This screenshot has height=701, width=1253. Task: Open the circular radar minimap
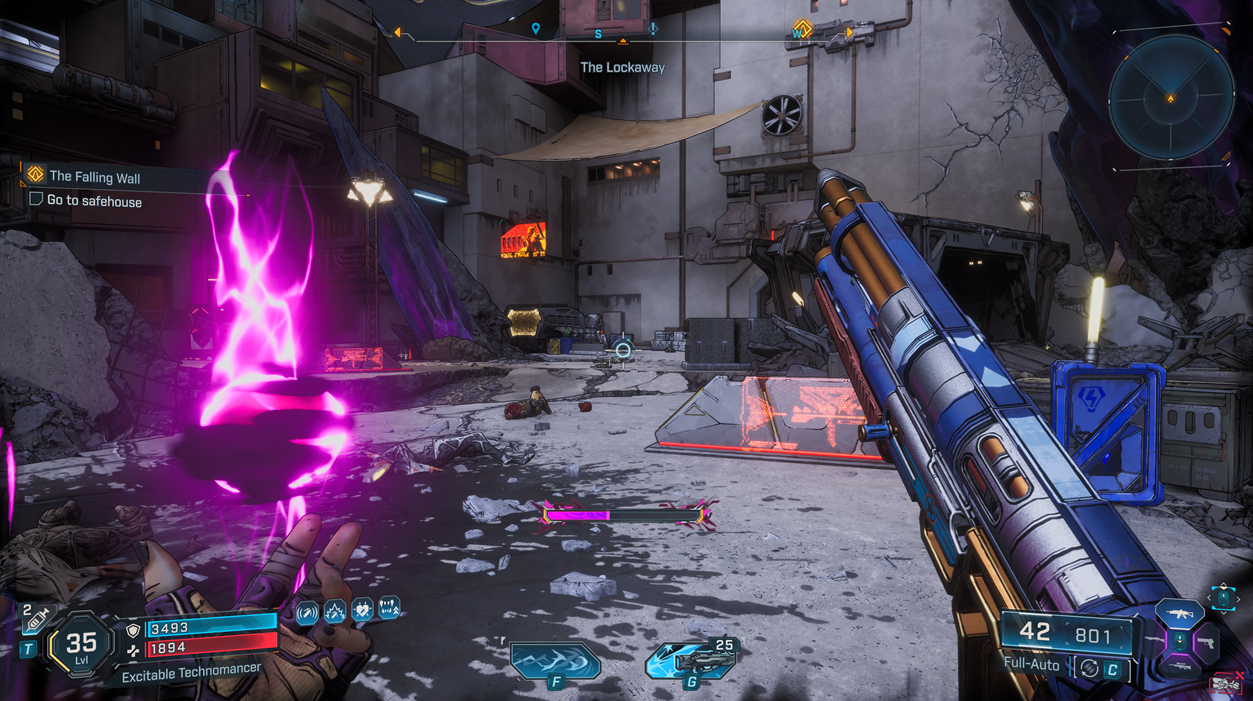click(x=1171, y=98)
